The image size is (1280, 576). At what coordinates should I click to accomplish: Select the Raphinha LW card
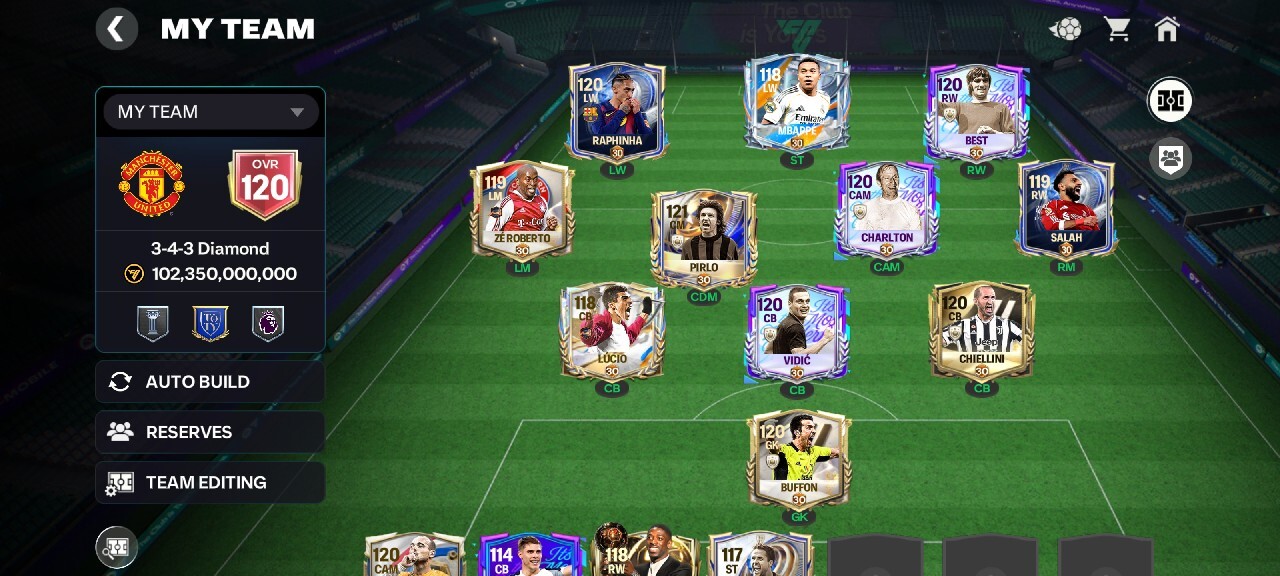pos(617,112)
